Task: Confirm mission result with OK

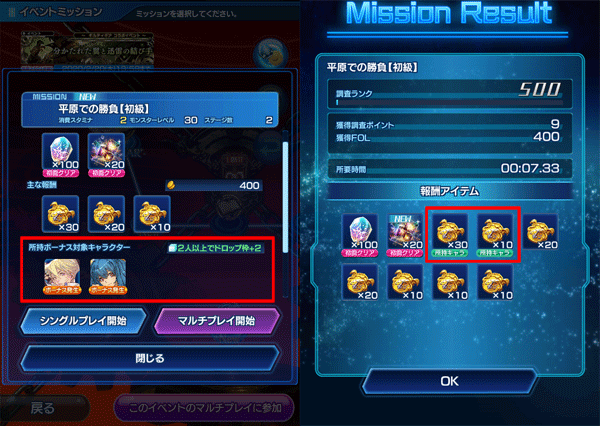Action: pyautogui.click(x=448, y=380)
